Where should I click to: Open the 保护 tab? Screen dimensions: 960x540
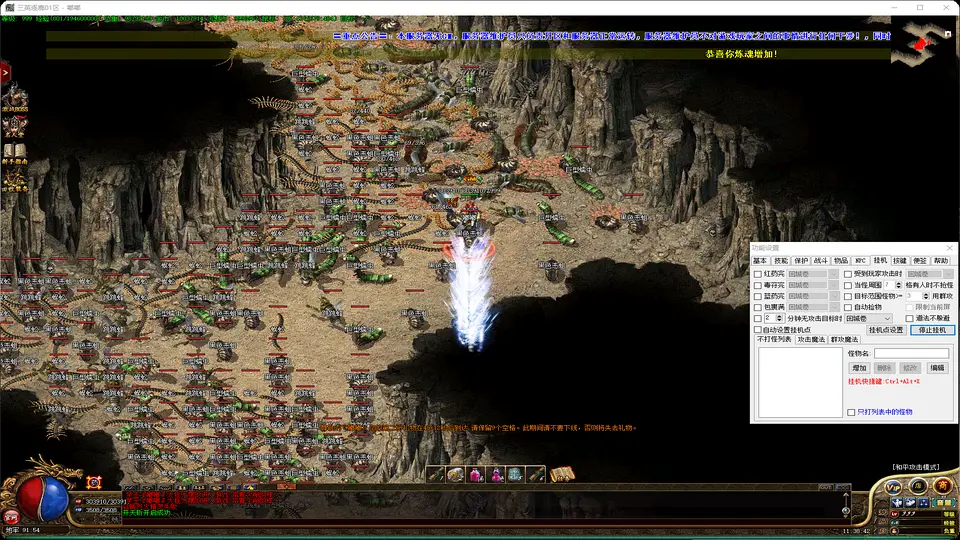click(x=801, y=260)
